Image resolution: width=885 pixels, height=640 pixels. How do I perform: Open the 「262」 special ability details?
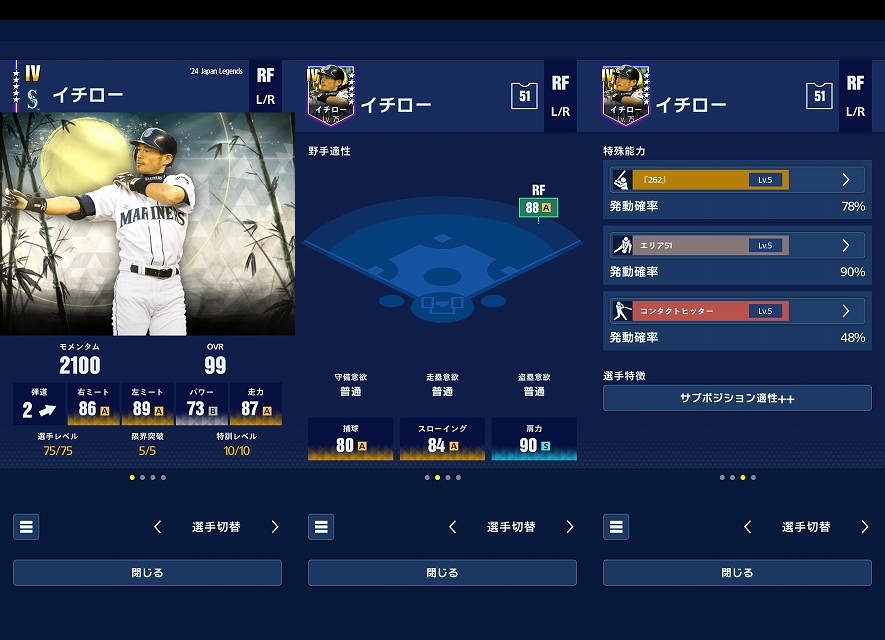pyautogui.click(x=737, y=180)
